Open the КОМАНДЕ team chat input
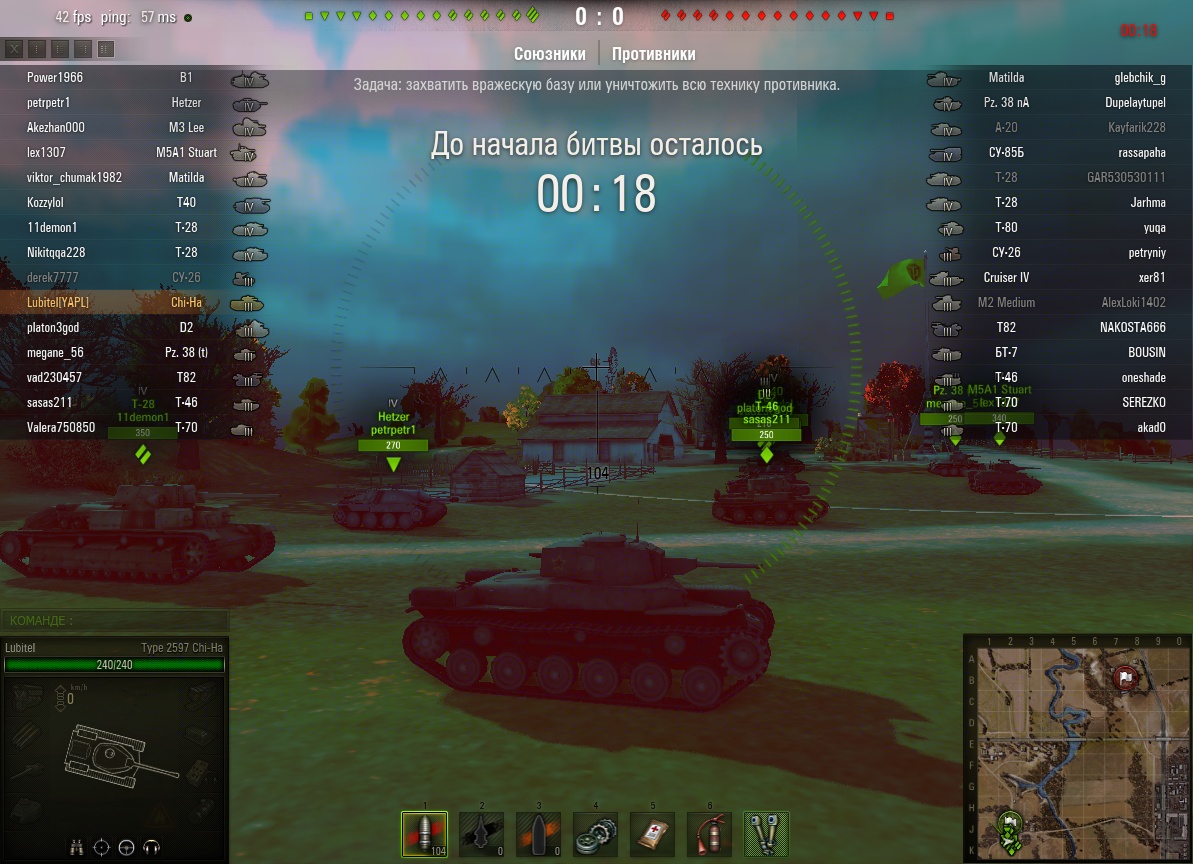The image size is (1193, 864). click(x=114, y=621)
